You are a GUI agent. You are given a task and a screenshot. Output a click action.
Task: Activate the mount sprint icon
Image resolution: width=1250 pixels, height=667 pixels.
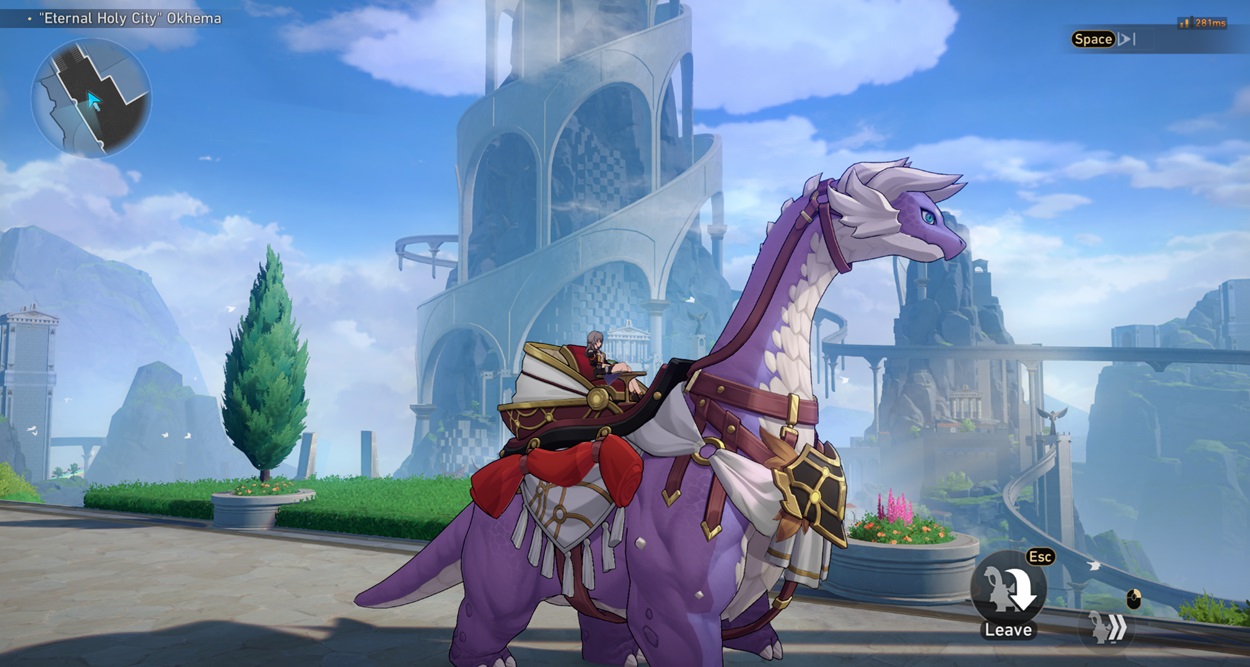point(1109,628)
